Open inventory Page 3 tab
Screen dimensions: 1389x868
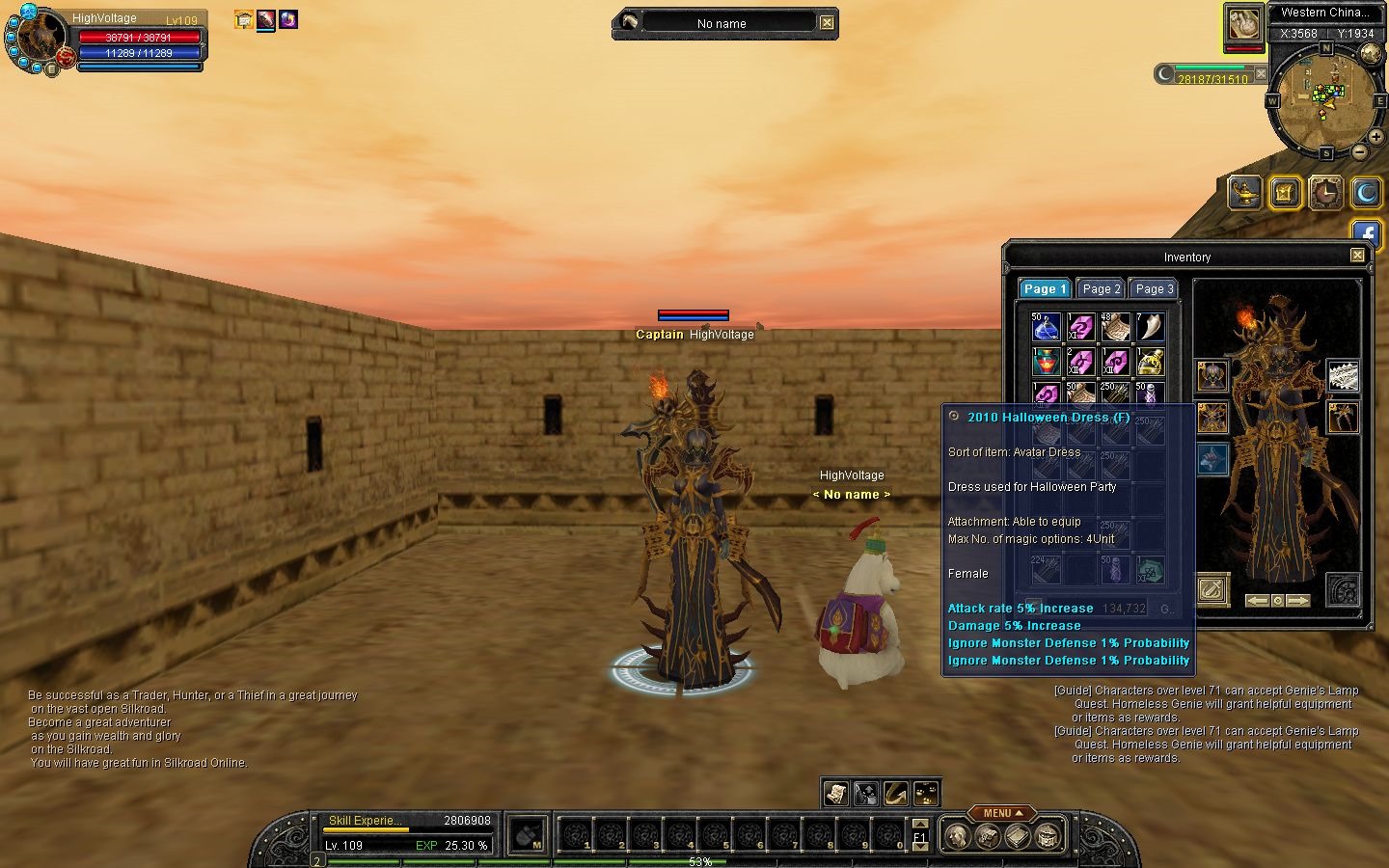1154,289
